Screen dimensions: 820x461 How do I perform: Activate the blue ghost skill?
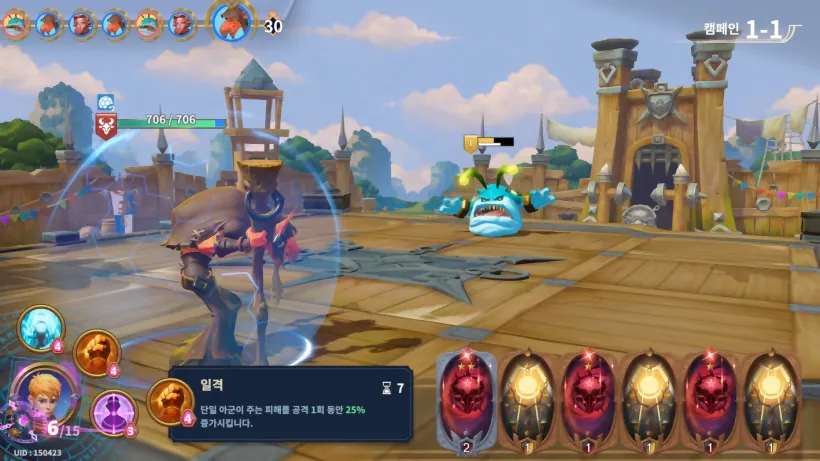coord(42,328)
